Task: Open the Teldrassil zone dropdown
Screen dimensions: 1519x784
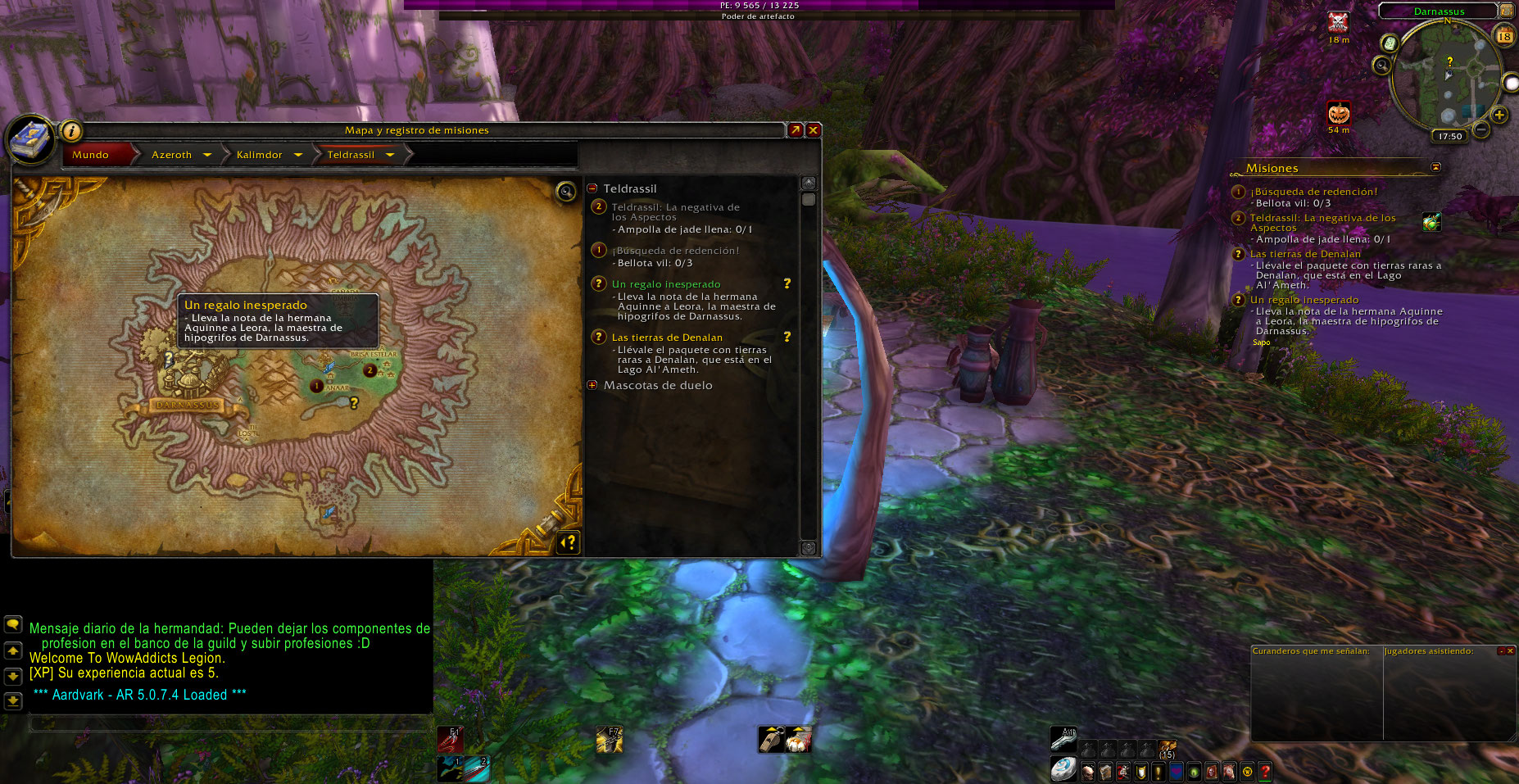Action: (390, 155)
